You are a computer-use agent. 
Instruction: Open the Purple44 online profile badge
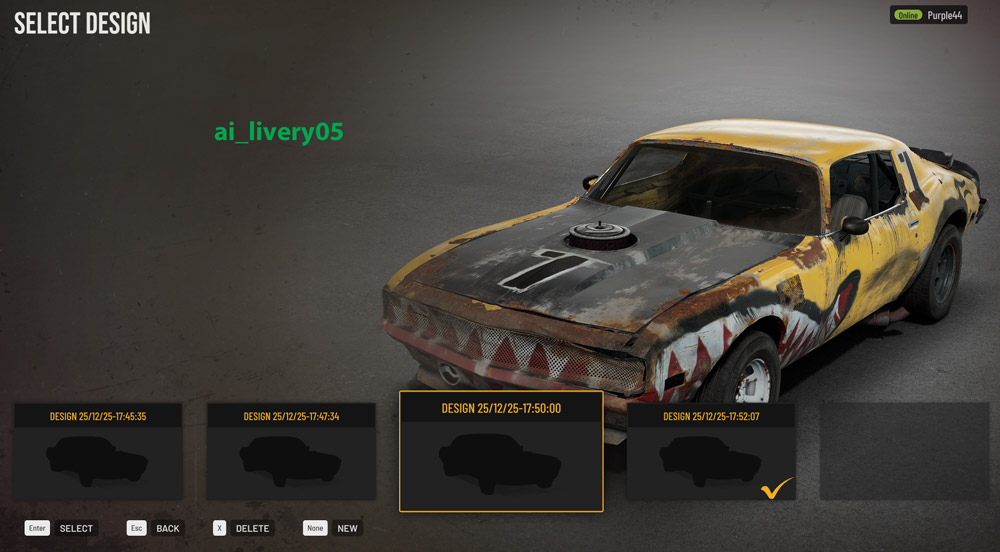(929, 15)
